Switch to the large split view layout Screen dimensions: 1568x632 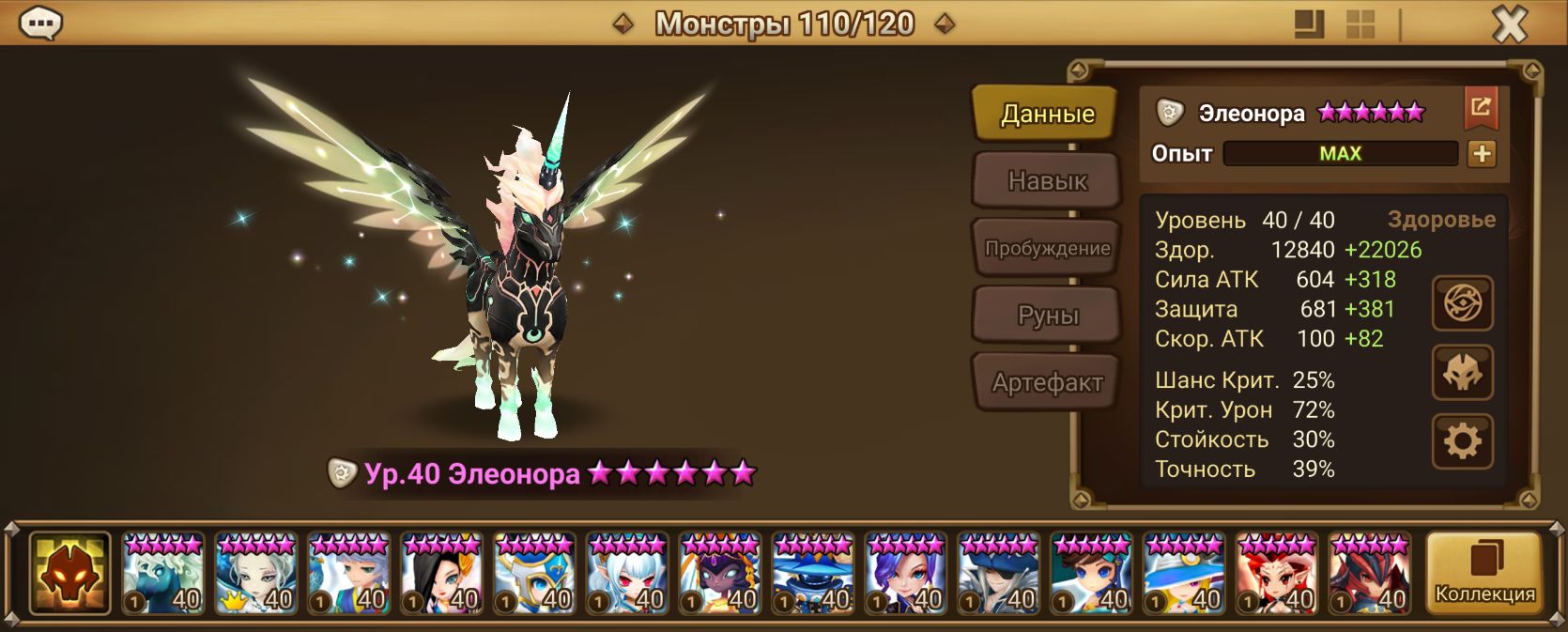1309,24
